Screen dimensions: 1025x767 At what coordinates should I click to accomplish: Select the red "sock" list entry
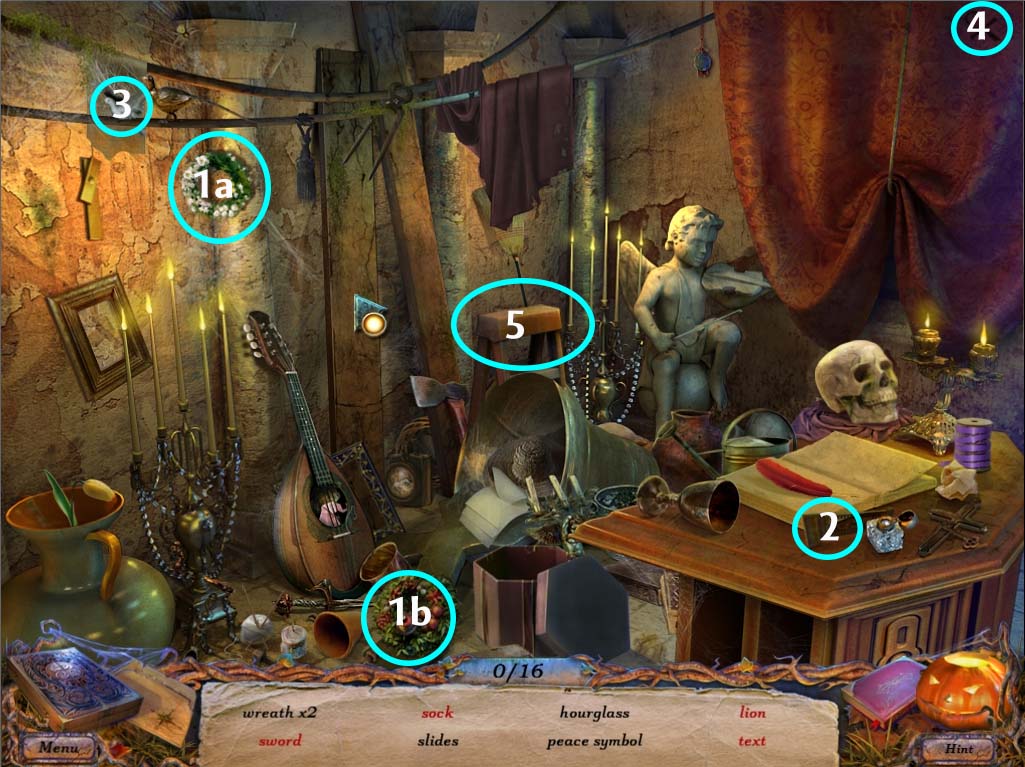click(x=437, y=714)
